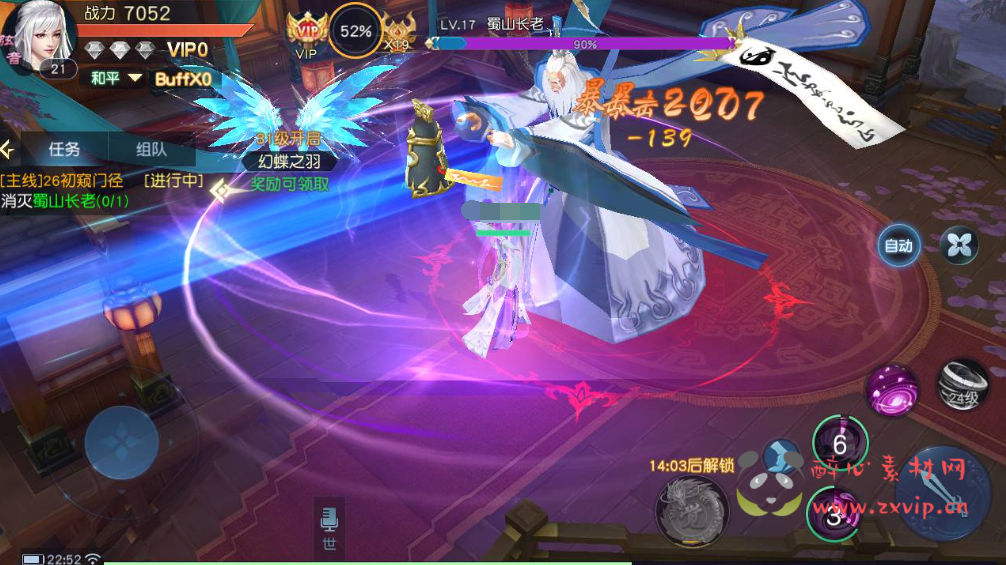Activate the purple galaxy swirl skill
This screenshot has height=565, width=1006.
(890, 388)
